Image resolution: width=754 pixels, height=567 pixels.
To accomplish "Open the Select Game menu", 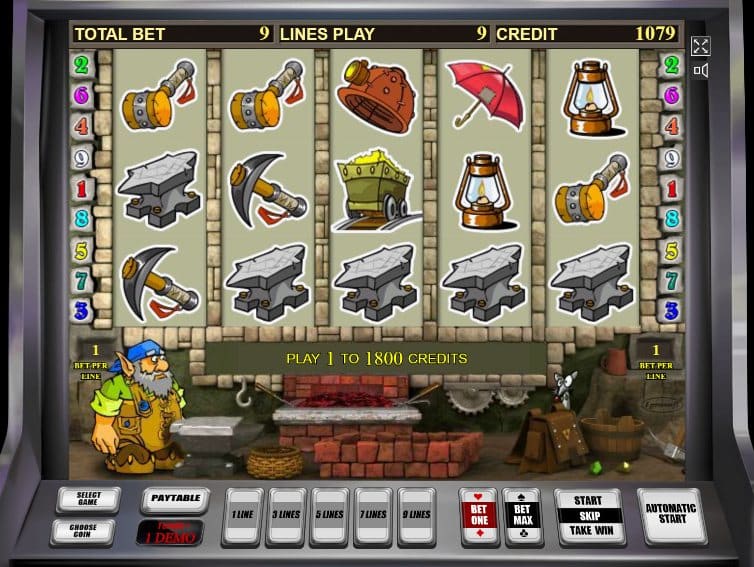I will [x=87, y=500].
